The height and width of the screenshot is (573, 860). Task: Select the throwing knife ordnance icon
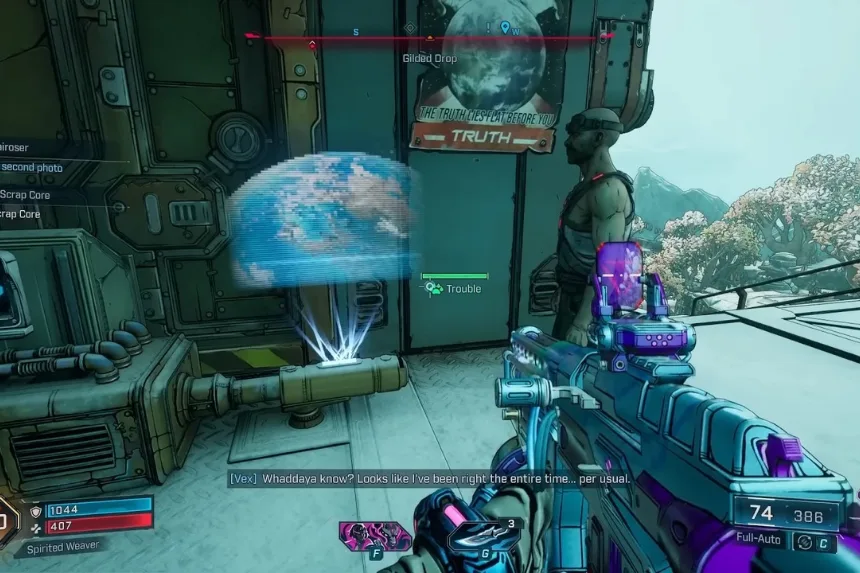pos(471,535)
